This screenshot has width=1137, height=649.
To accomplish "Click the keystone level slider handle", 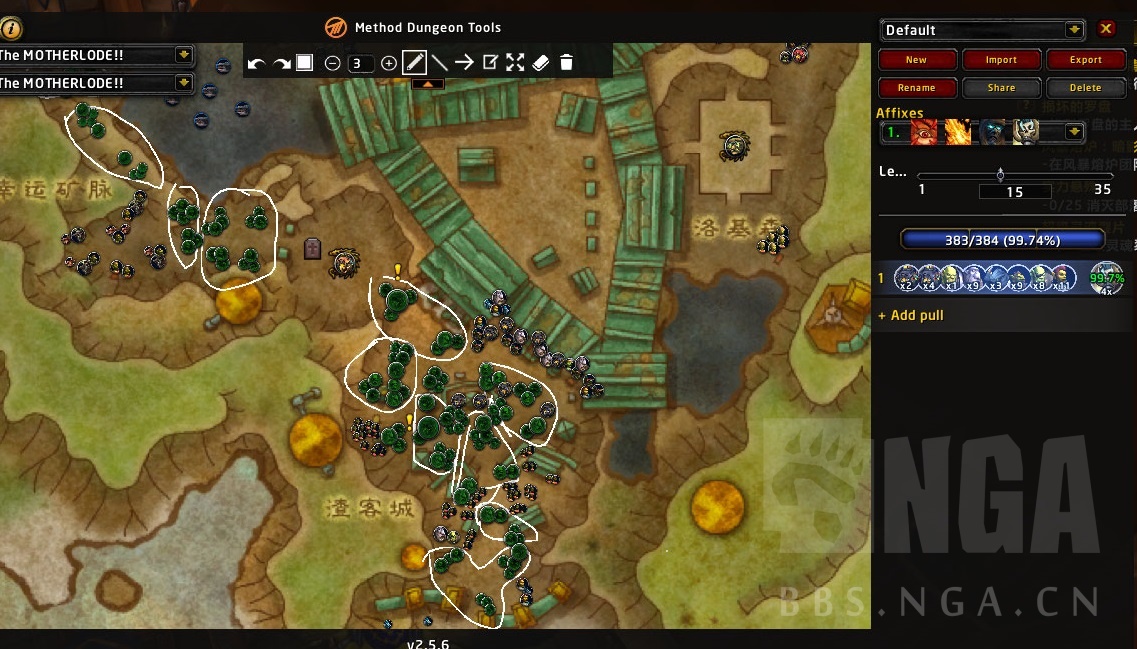I will (1000, 175).
